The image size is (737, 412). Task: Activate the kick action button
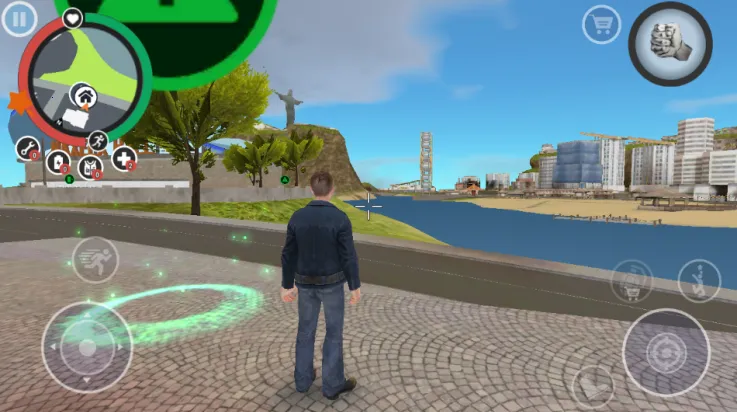click(x=698, y=281)
